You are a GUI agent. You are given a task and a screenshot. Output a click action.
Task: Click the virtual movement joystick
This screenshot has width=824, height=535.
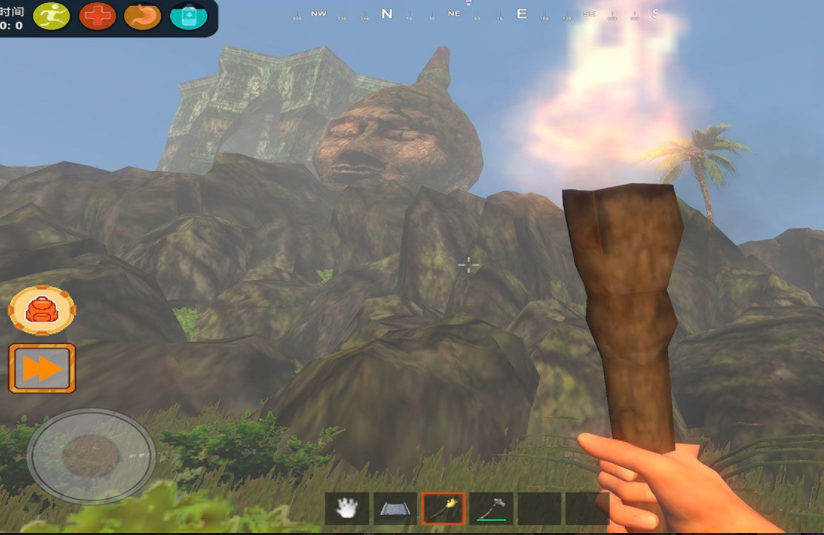91,456
